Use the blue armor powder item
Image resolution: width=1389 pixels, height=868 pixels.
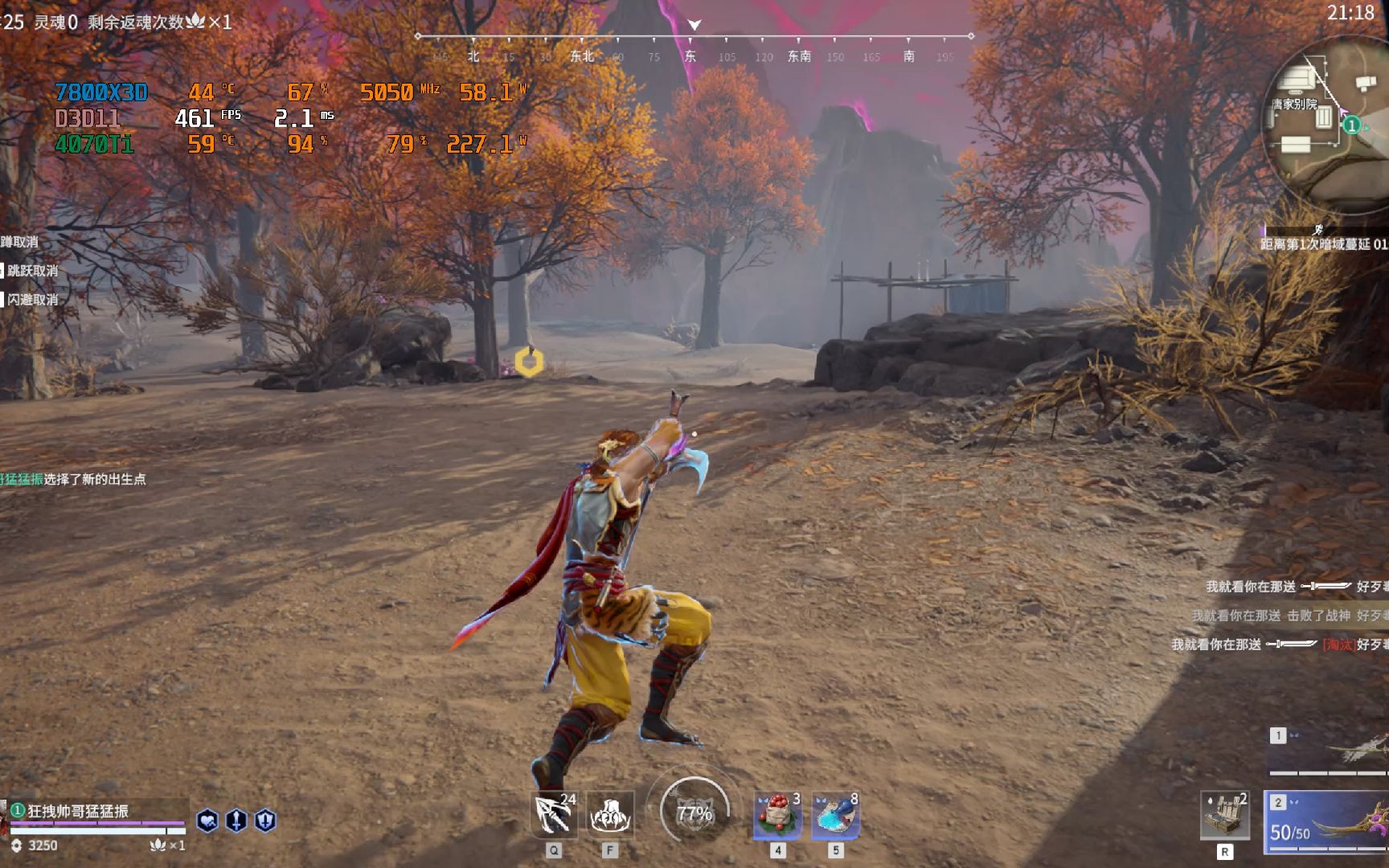(x=835, y=815)
